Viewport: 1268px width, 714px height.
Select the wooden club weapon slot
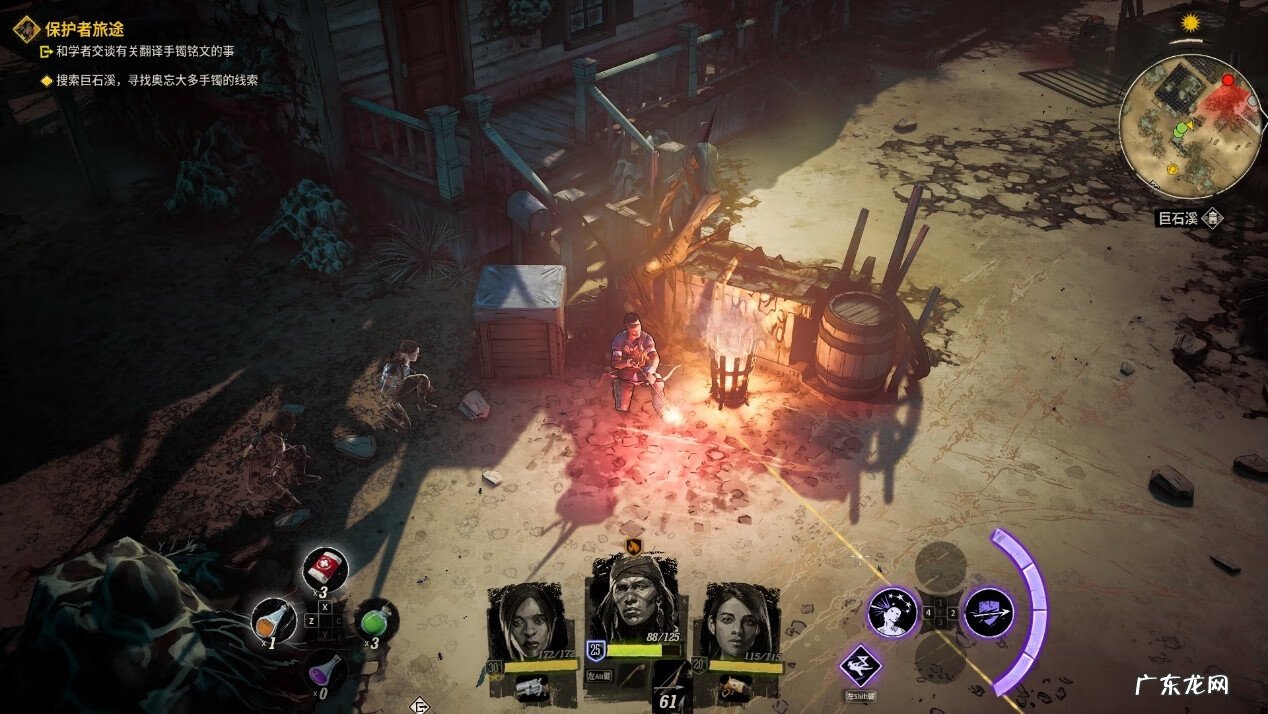click(632, 678)
